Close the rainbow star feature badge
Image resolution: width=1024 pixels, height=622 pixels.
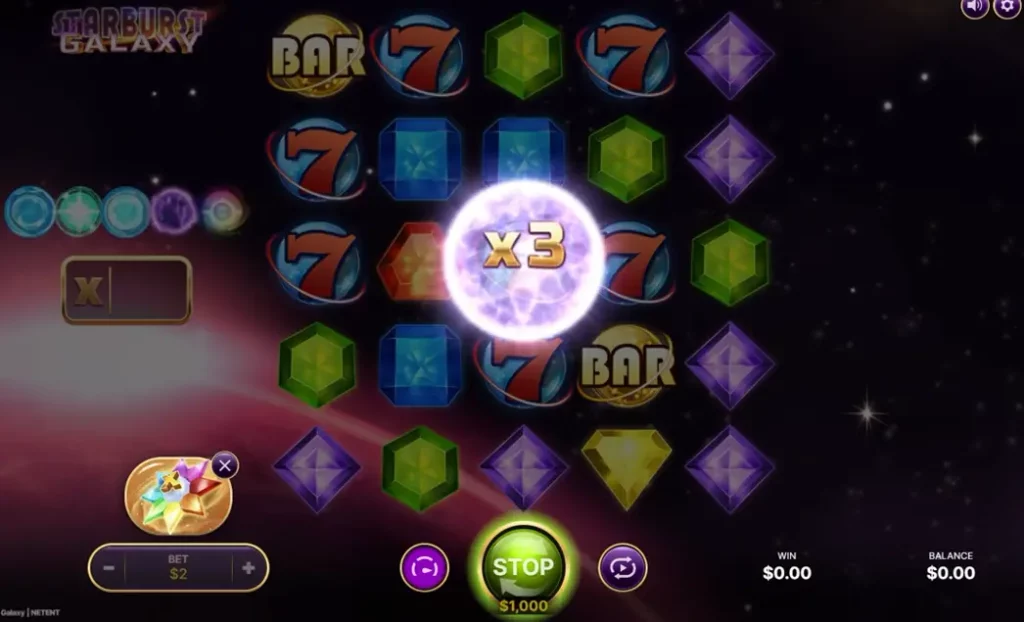pos(225,465)
